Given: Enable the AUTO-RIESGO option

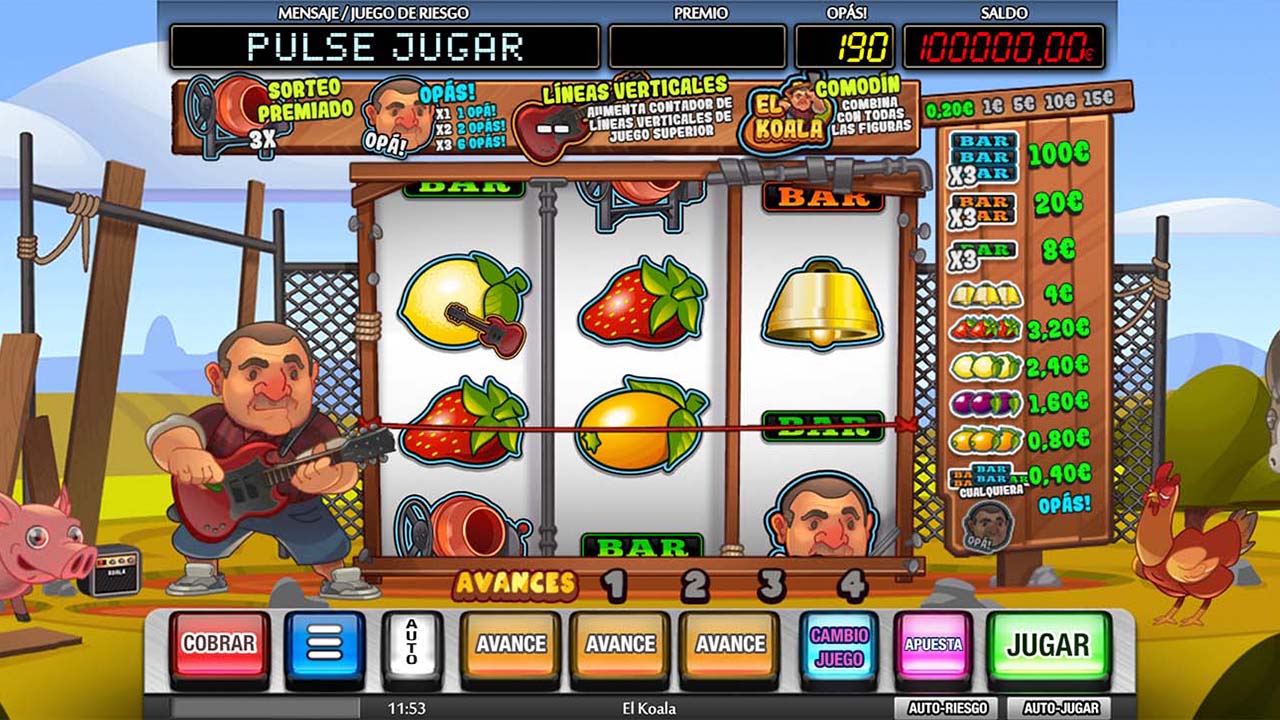Looking at the screenshot, I should coord(947,708).
